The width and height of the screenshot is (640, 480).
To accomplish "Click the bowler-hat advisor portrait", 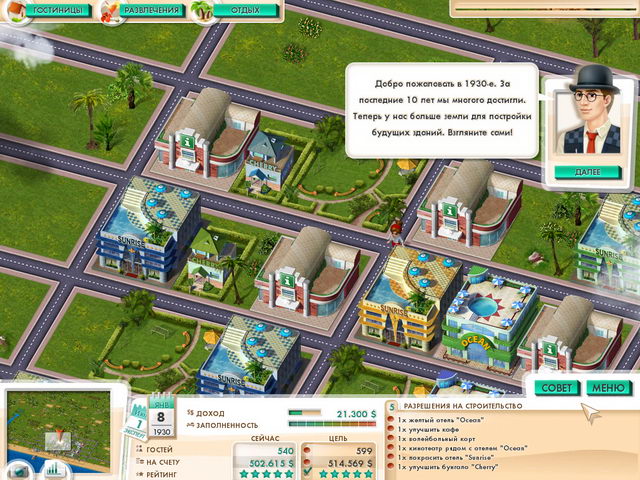I will pos(587,118).
